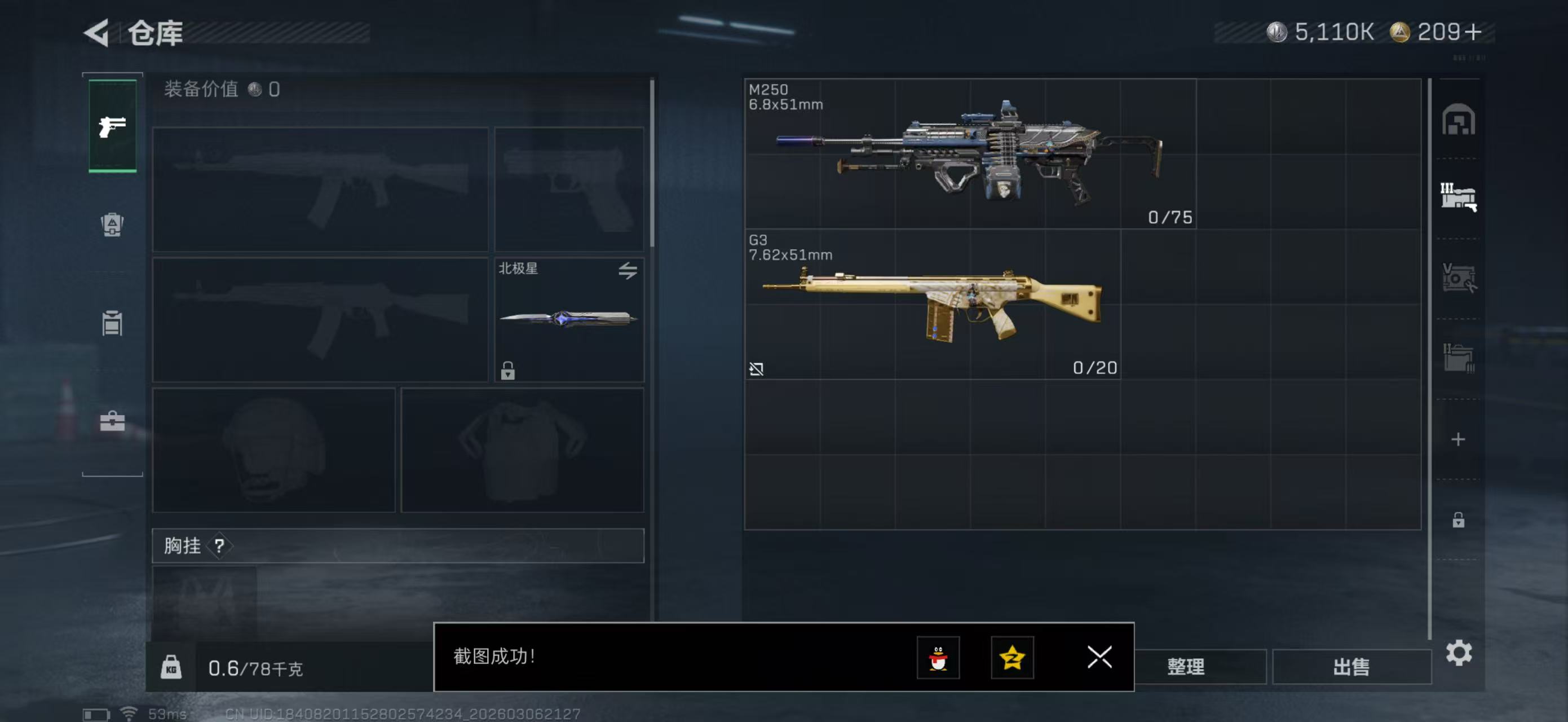
Task: Select the M250 machine gun in stash
Action: (x=970, y=154)
